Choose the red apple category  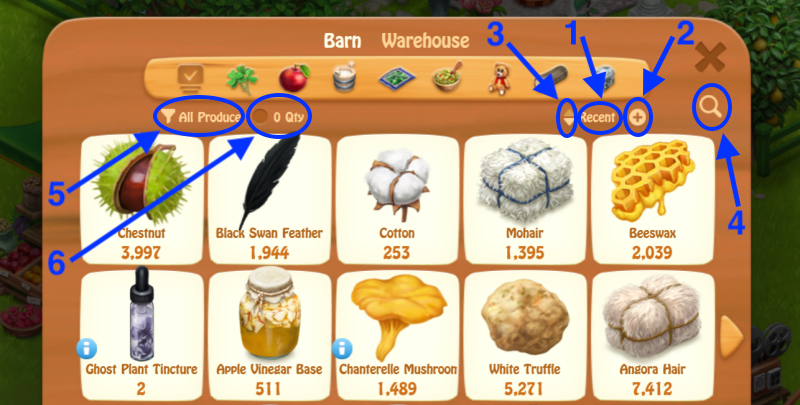[x=291, y=78]
